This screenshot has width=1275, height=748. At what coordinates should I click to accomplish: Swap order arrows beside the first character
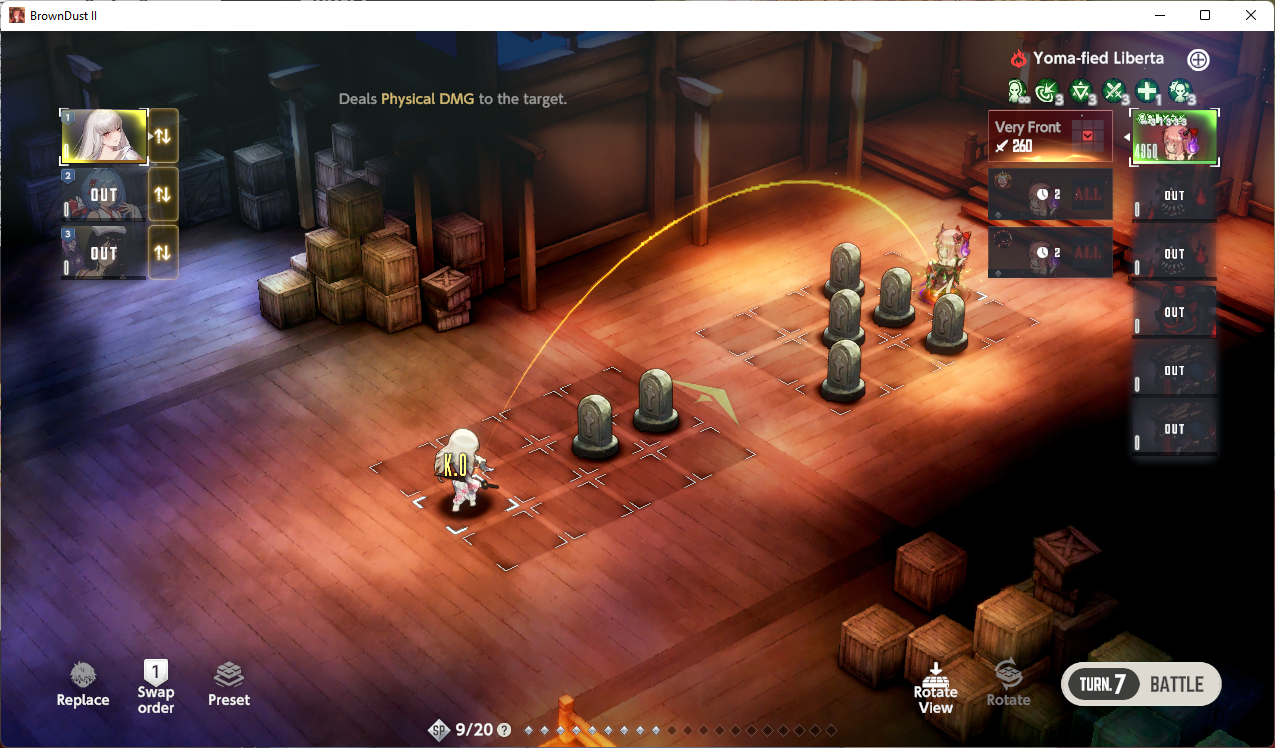[x=163, y=136]
